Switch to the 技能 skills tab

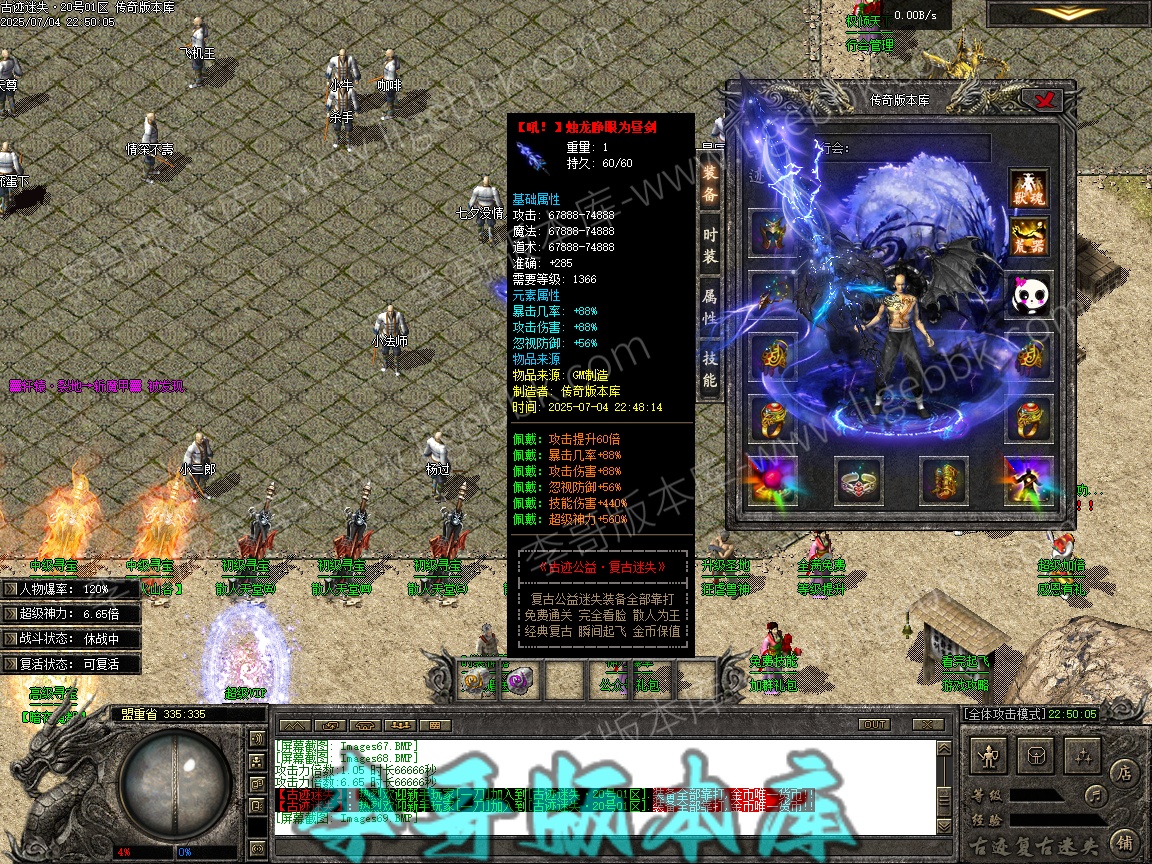[710, 369]
